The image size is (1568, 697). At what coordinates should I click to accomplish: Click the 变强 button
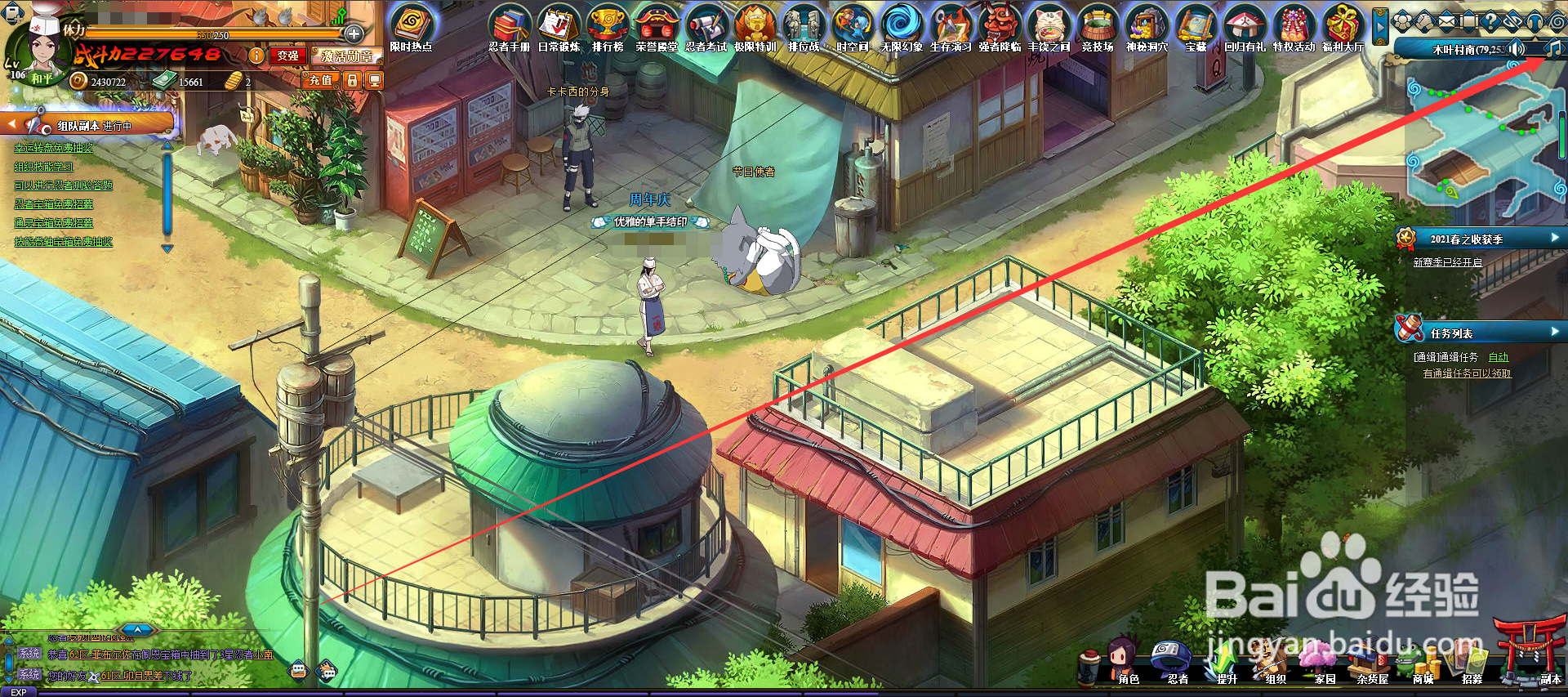tap(287, 56)
